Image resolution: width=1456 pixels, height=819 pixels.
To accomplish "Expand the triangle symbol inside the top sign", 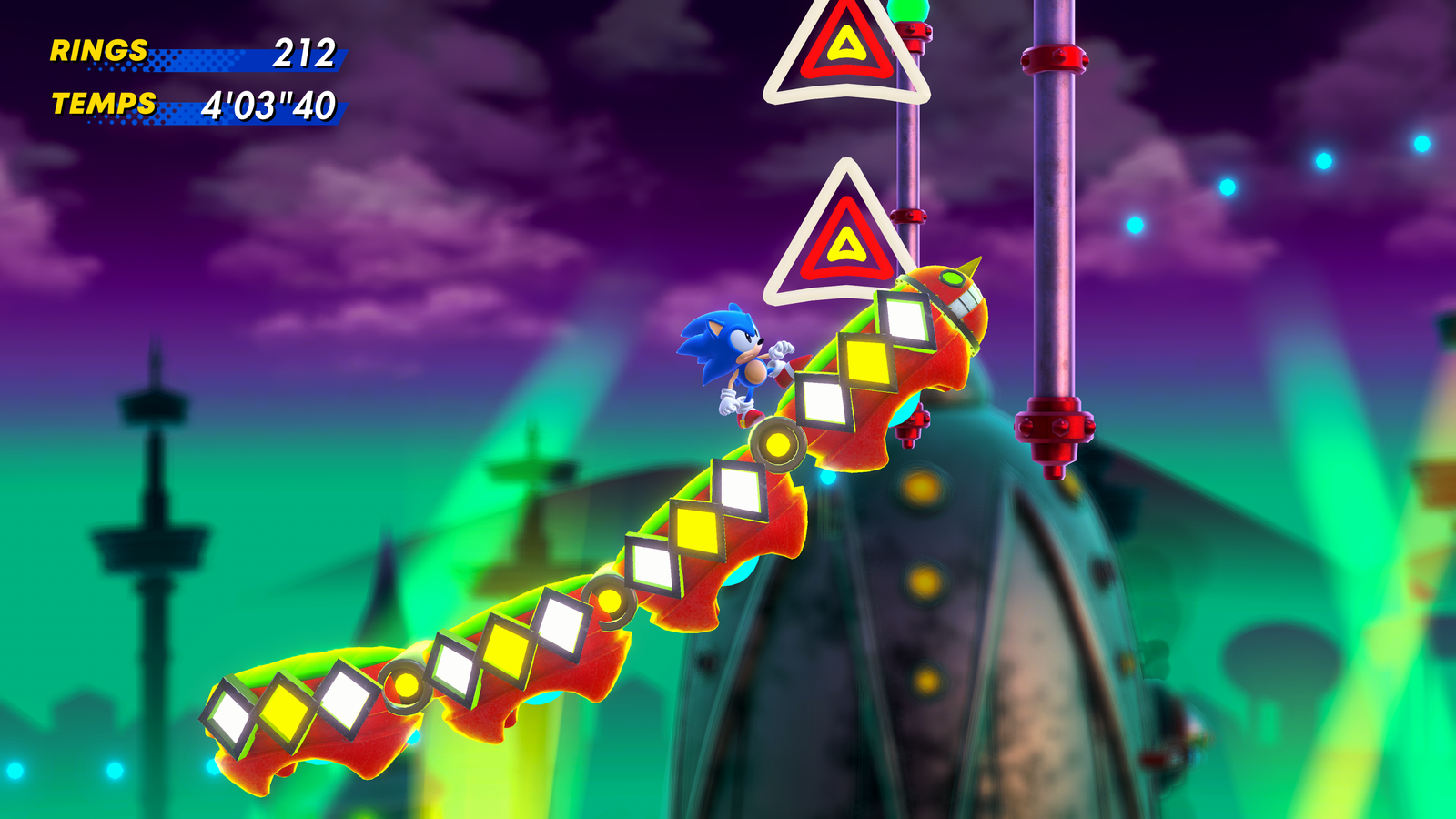I will point(846,44).
